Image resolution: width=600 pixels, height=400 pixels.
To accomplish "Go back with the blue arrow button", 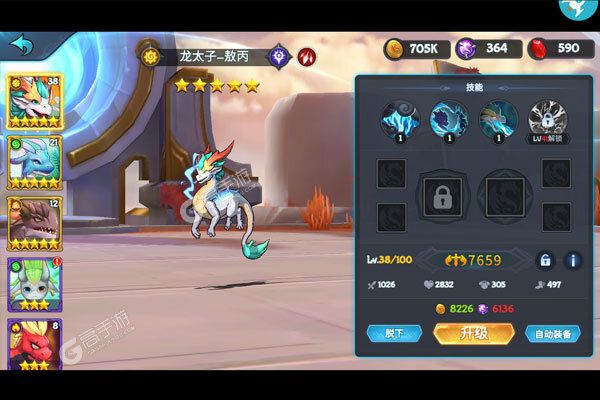I will pyautogui.click(x=21, y=46).
